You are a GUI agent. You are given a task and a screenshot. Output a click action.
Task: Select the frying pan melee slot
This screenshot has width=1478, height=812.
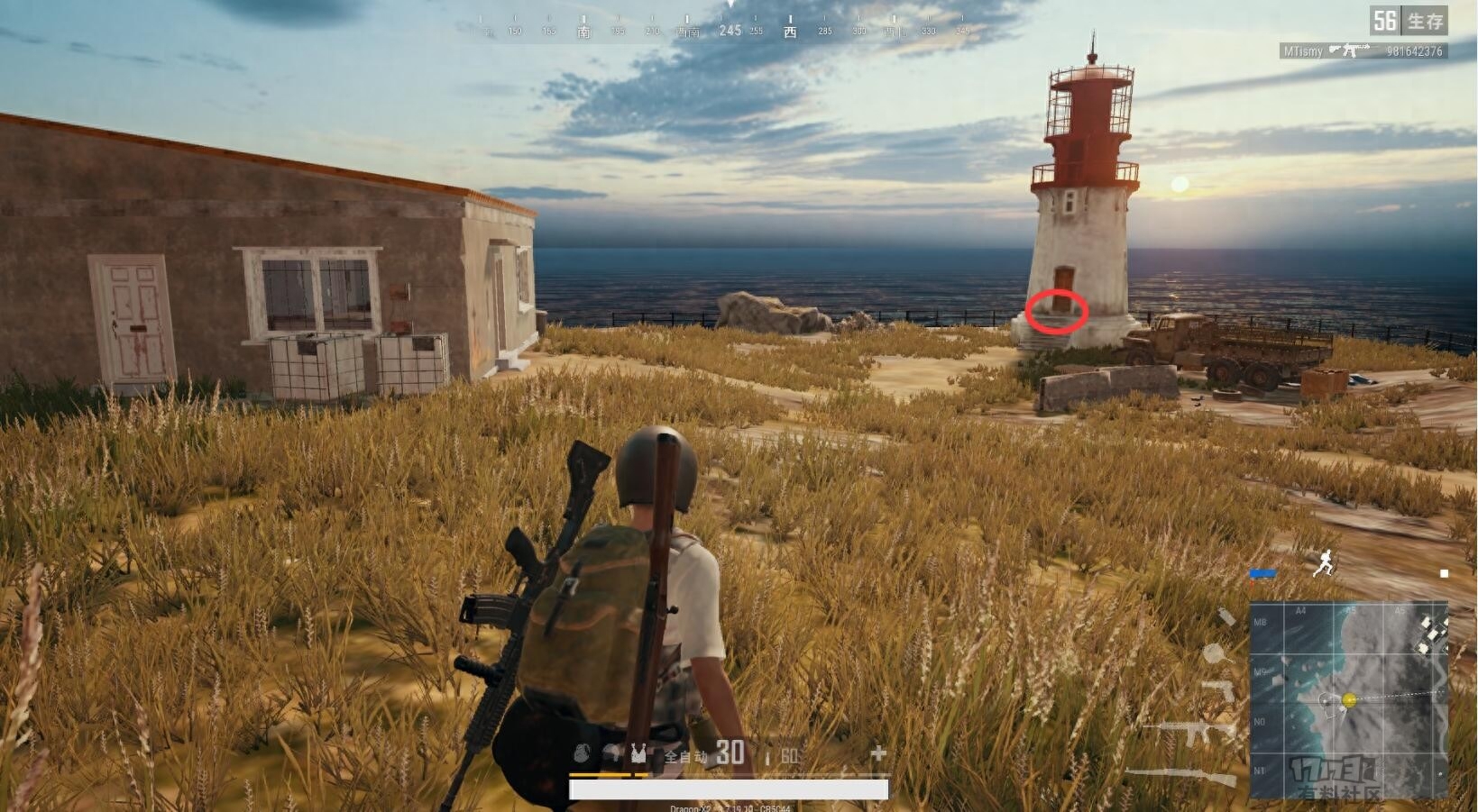[1214, 652]
